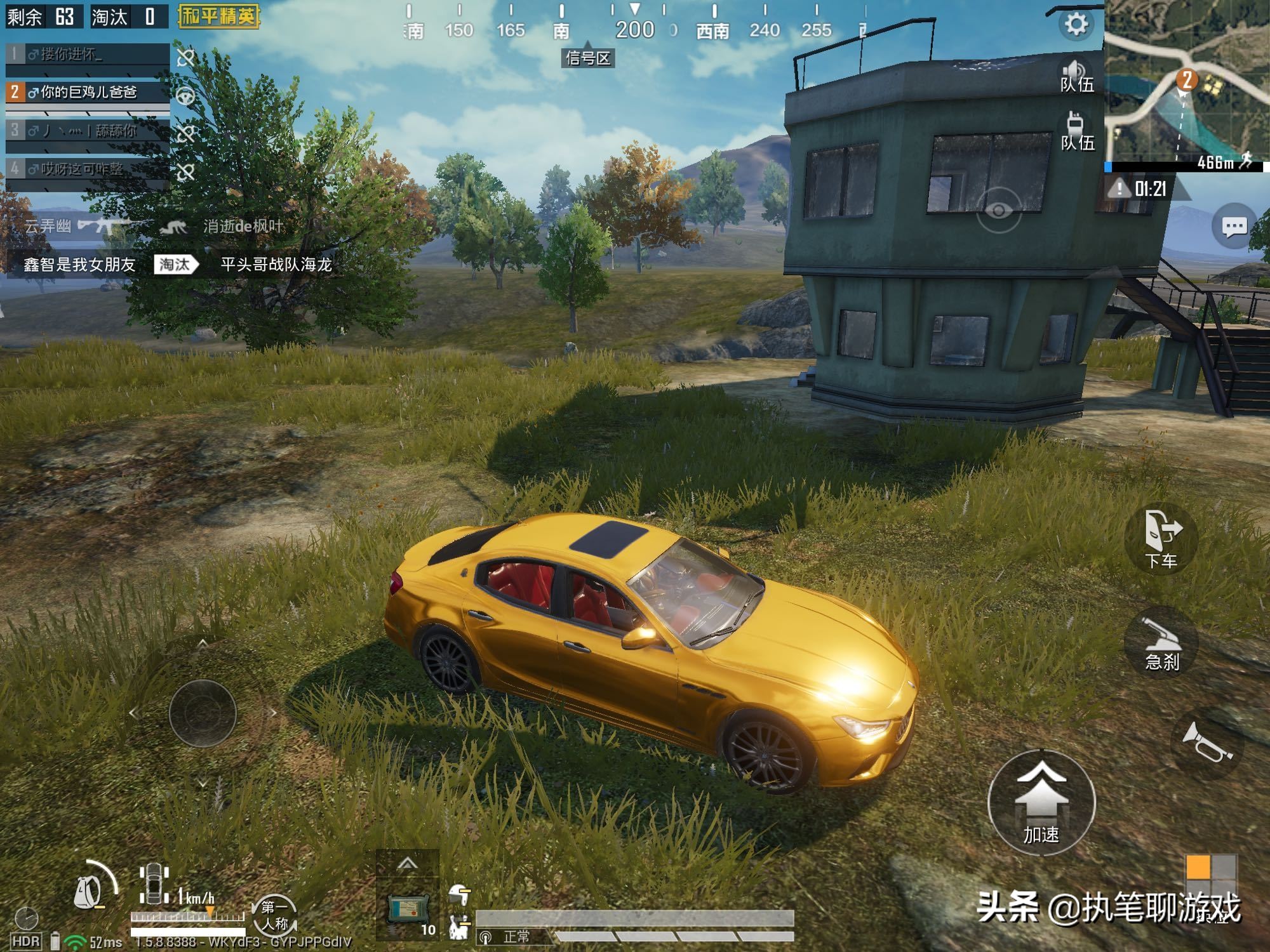Open the settings gear menu

coord(1076,24)
